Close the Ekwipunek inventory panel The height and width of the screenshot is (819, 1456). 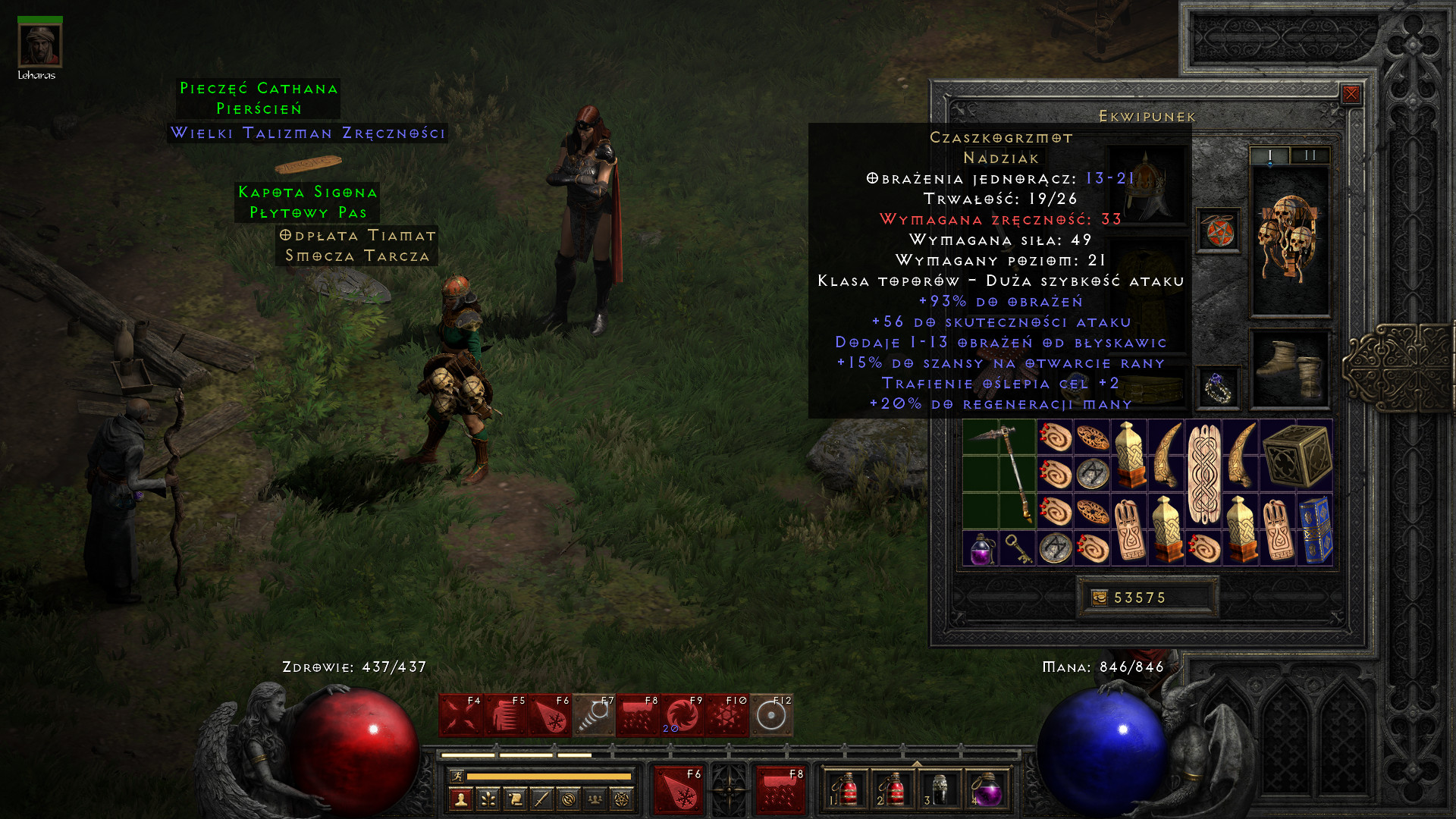click(1351, 94)
